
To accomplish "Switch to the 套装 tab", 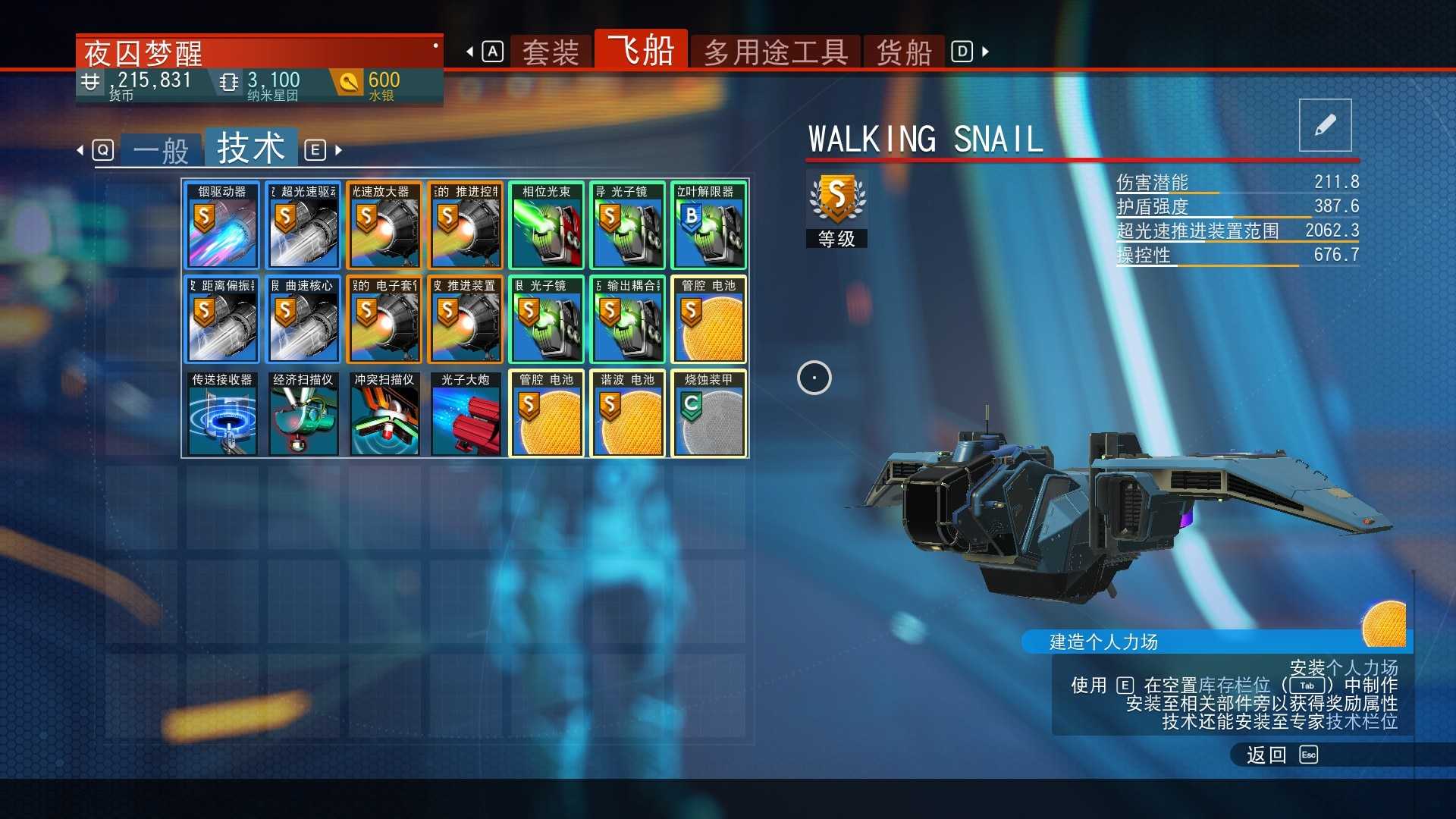I will (x=551, y=52).
